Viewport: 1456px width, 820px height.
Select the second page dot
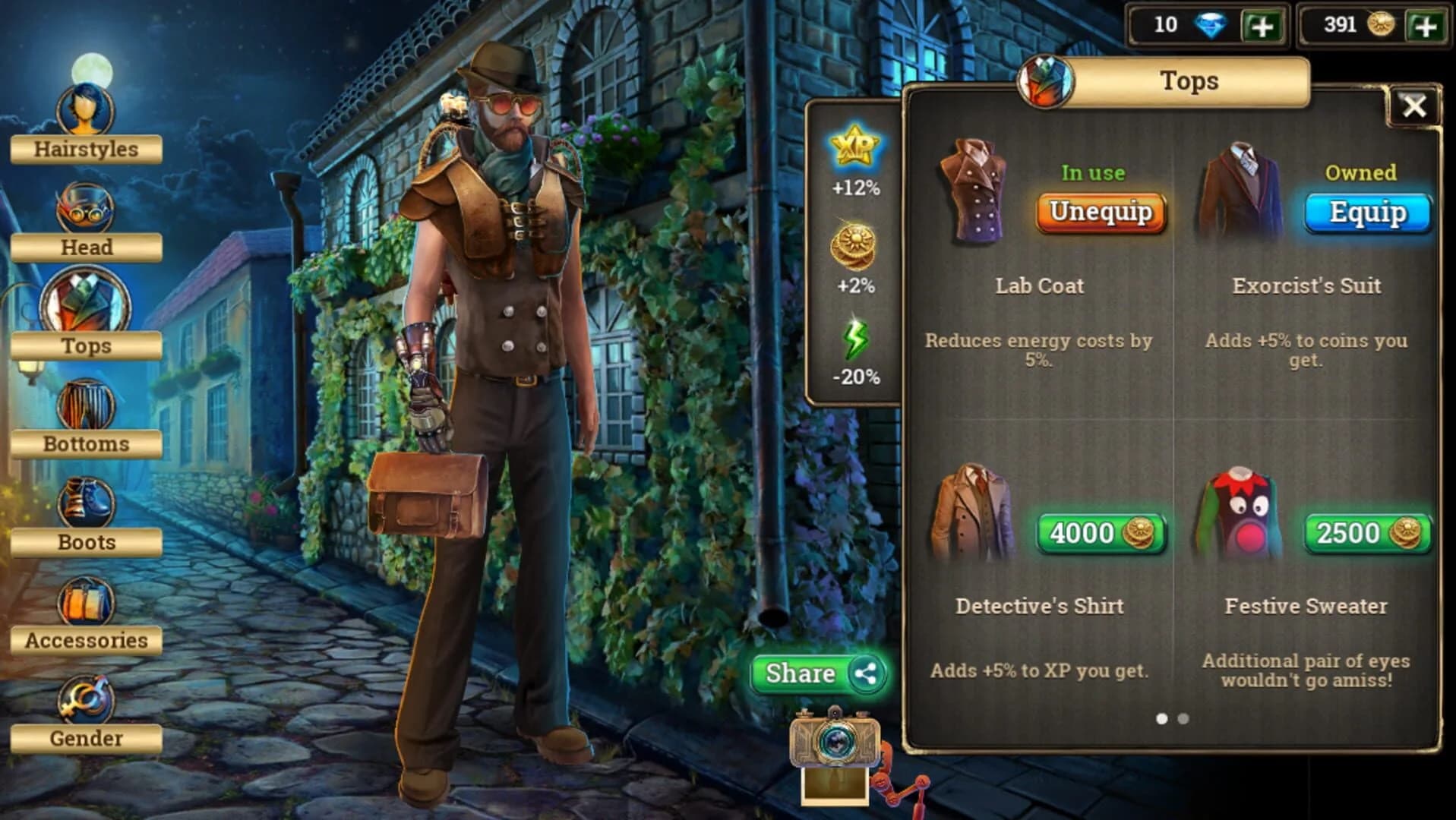[x=1183, y=718]
